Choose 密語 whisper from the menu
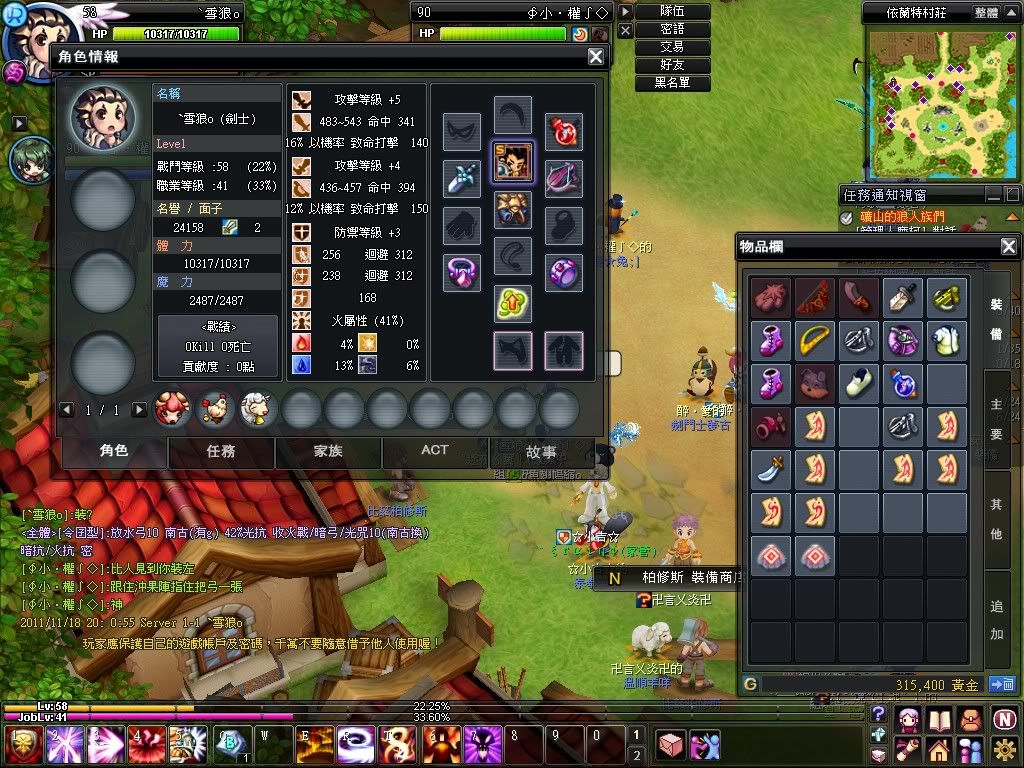The image size is (1024, 768). click(672, 29)
